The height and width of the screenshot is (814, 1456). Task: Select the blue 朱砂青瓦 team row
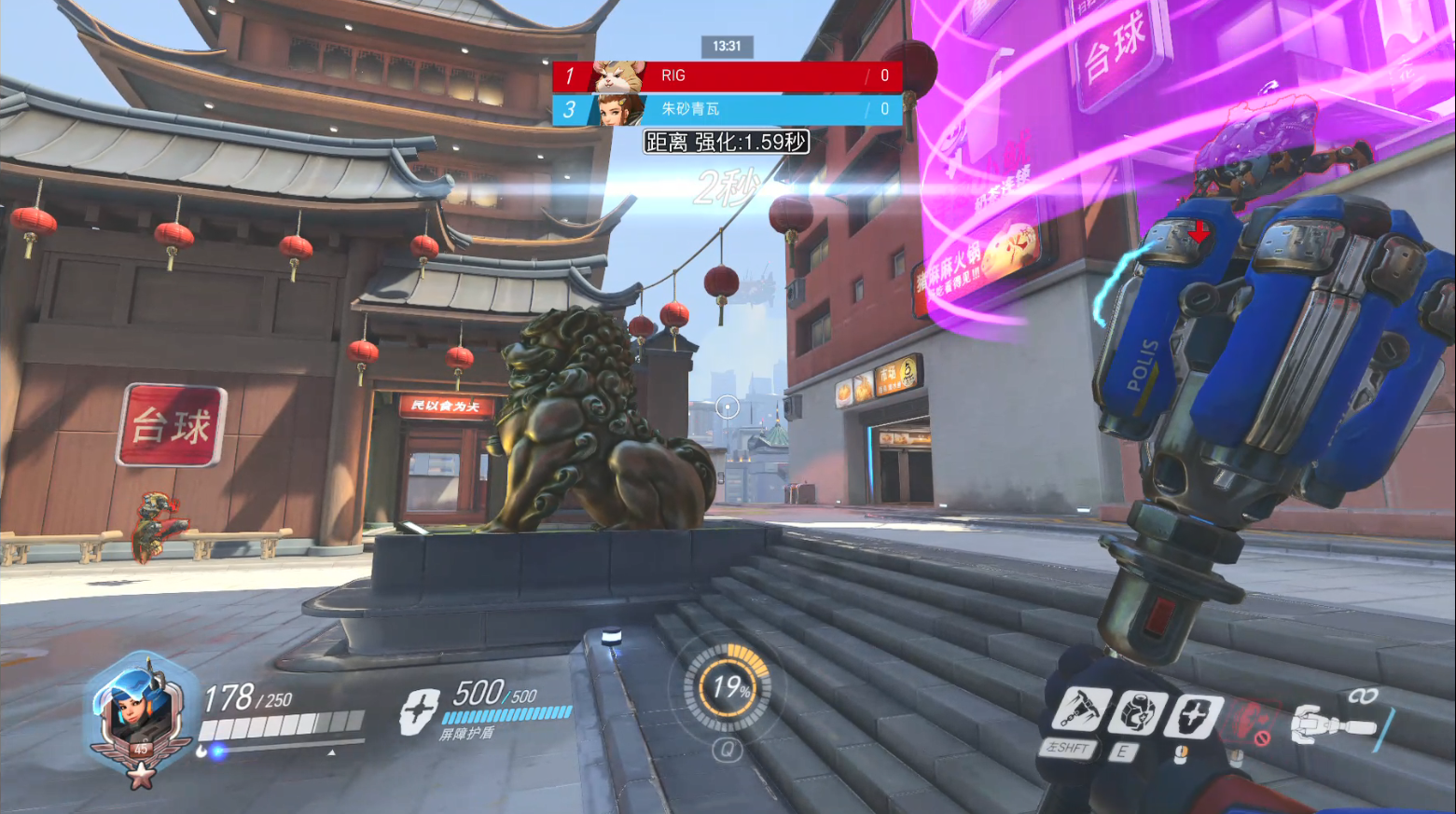(x=727, y=110)
